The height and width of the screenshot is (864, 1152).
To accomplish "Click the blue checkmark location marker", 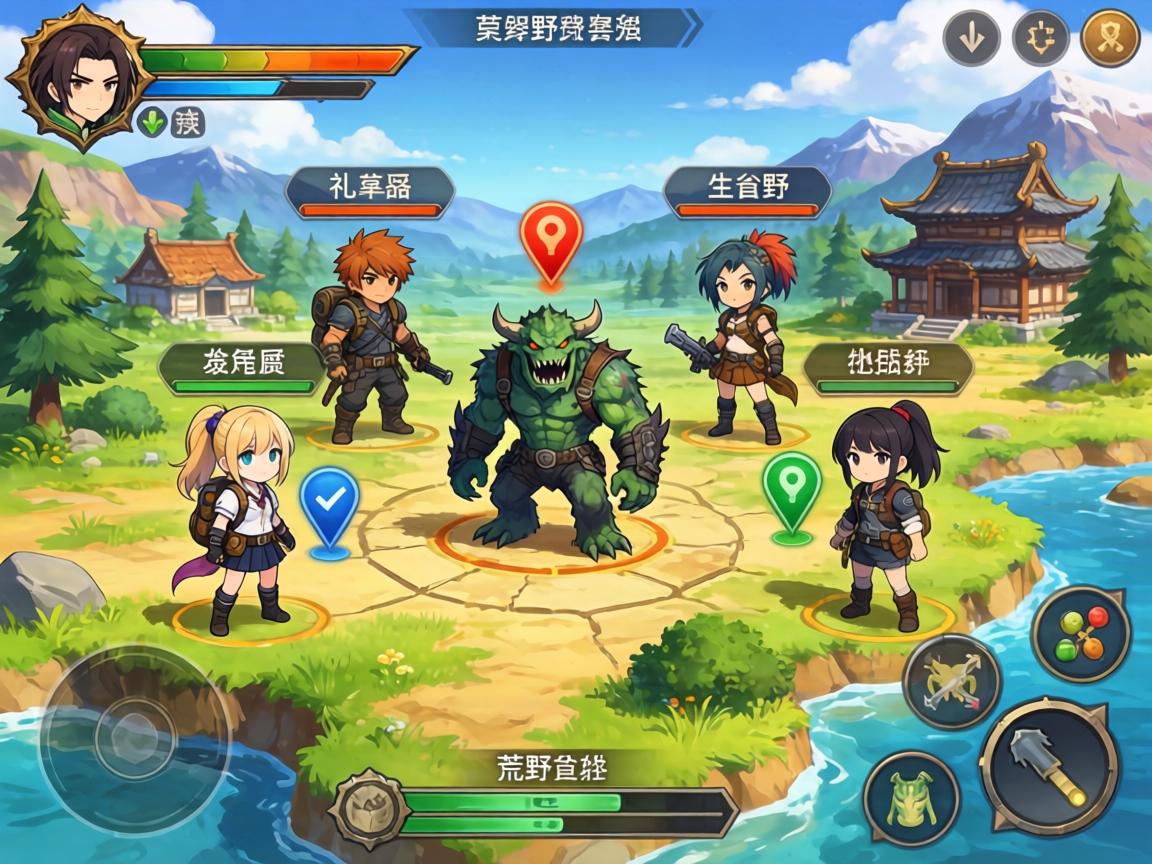I will coord(329,507).
